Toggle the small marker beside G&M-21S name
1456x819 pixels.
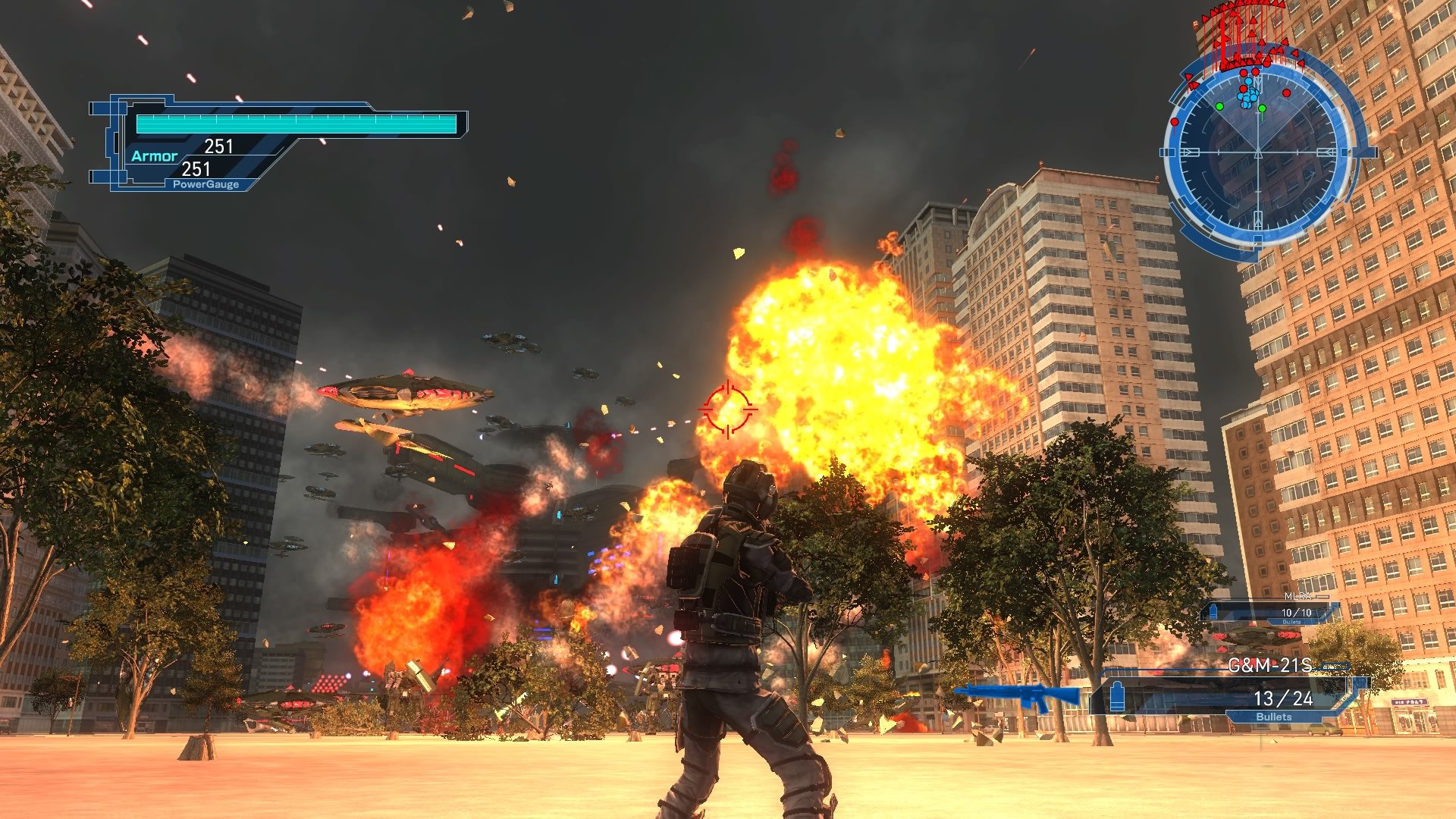coord(1333,665)
